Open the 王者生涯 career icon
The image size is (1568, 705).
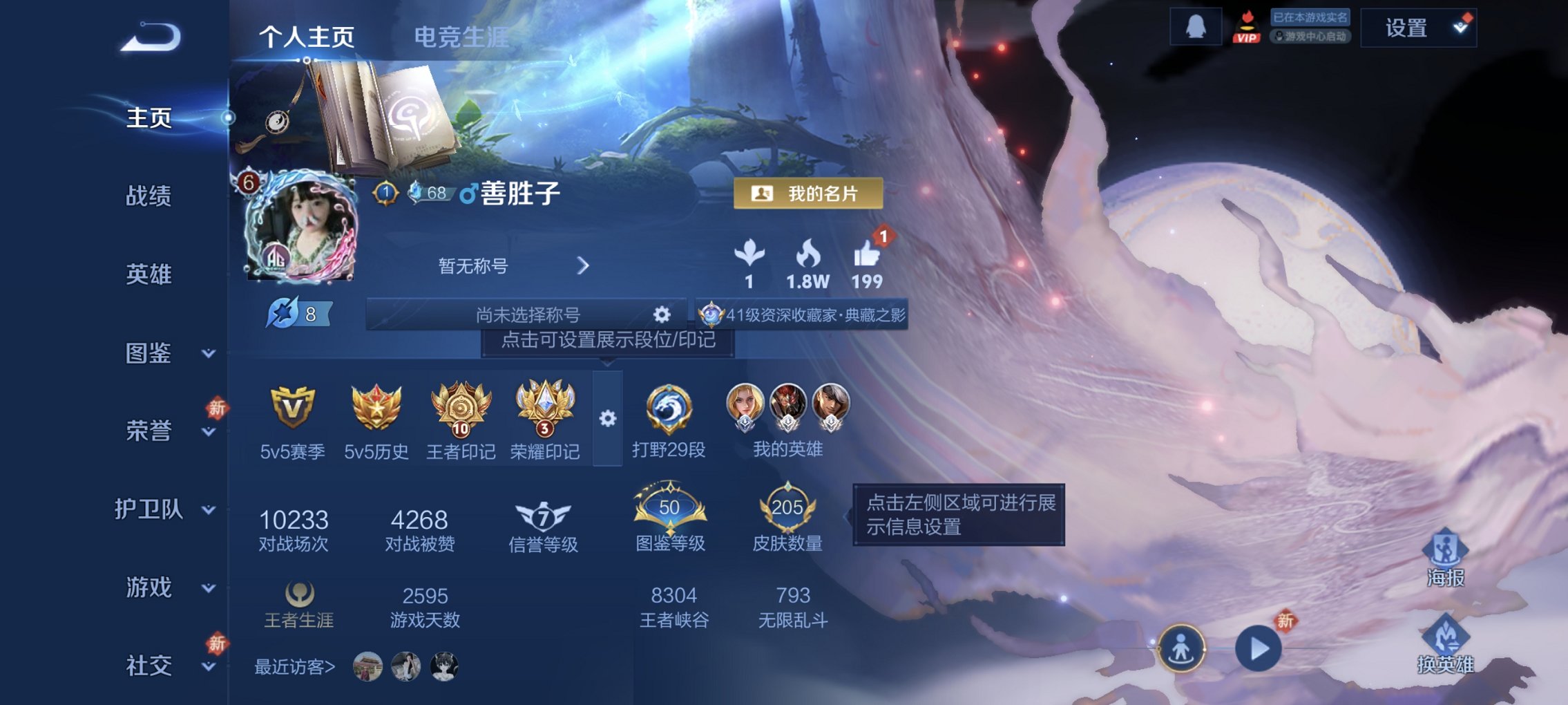[x=298, y=593]
